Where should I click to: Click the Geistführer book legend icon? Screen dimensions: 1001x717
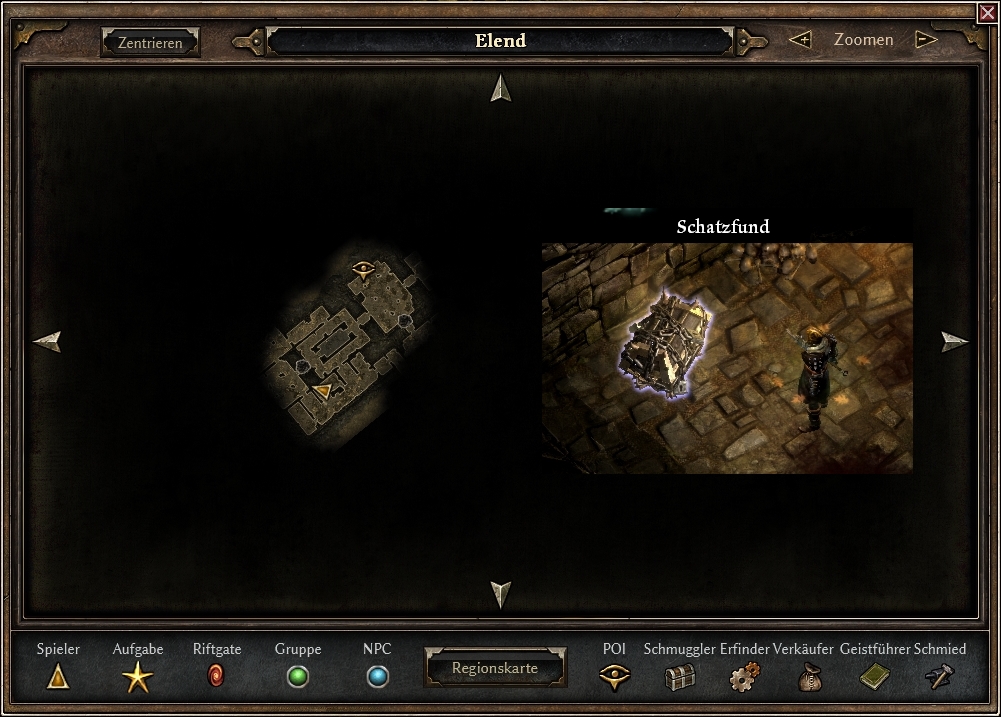coord(874,677)
